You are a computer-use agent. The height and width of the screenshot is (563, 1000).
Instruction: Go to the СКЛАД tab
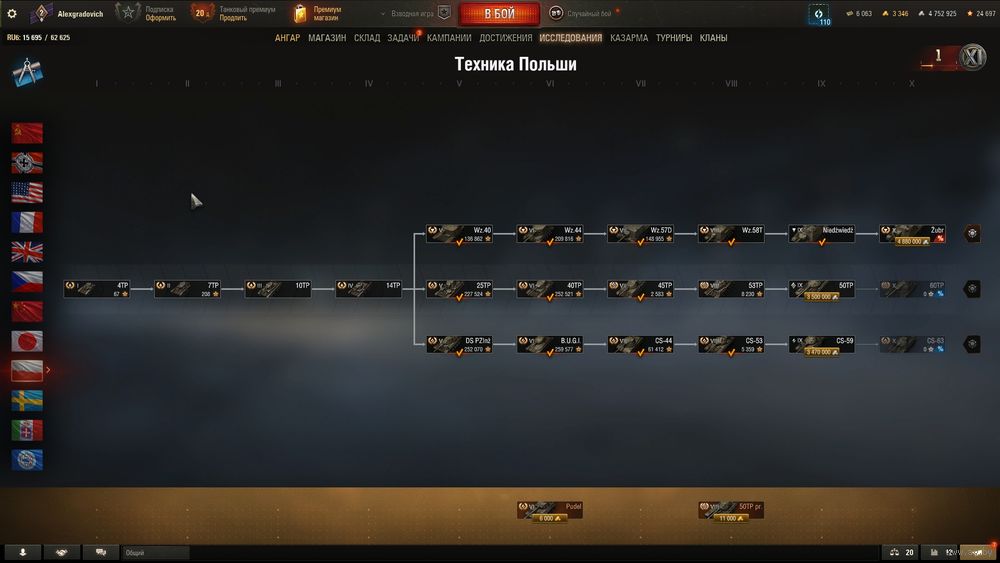[367, 38]
